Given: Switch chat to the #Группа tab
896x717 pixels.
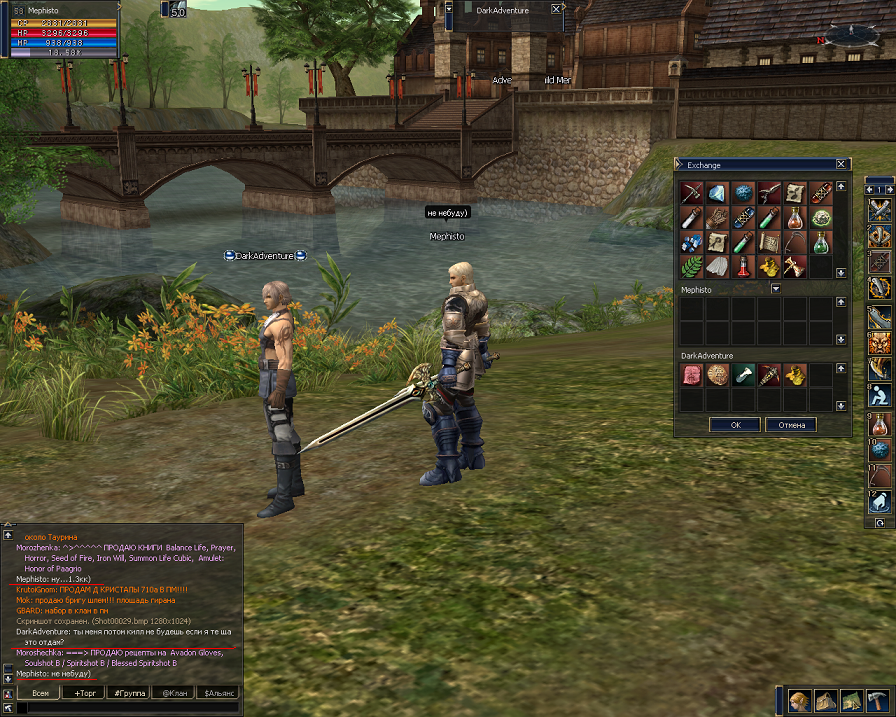Looking at the screenshot, I should (128, 692).
